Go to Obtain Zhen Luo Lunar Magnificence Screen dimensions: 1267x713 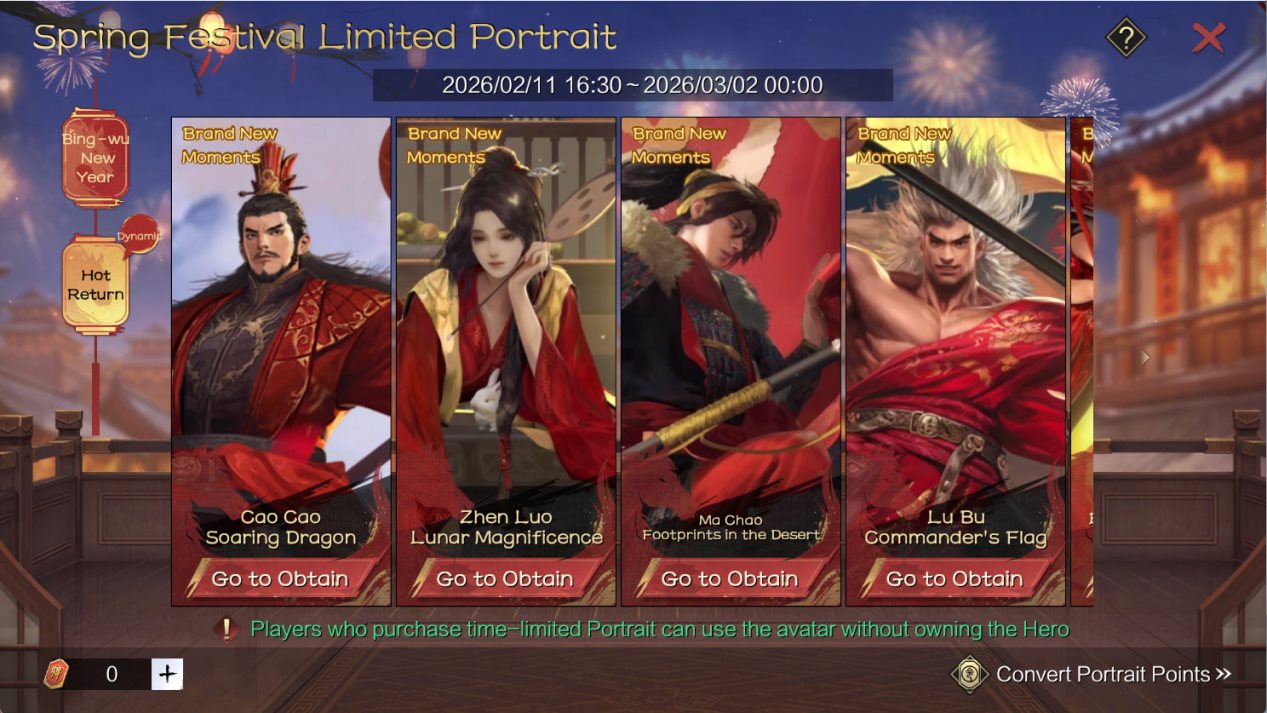[x=505, y=579]
